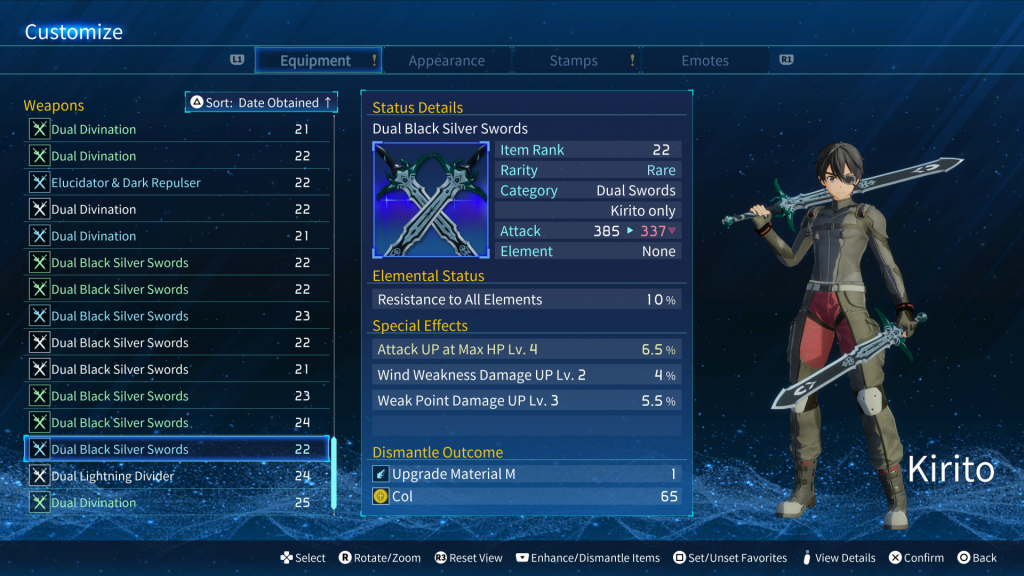Open the Stamps tab
Image resolution: width=1024 pixels, height=576 pixels.
tap(573, 61)
